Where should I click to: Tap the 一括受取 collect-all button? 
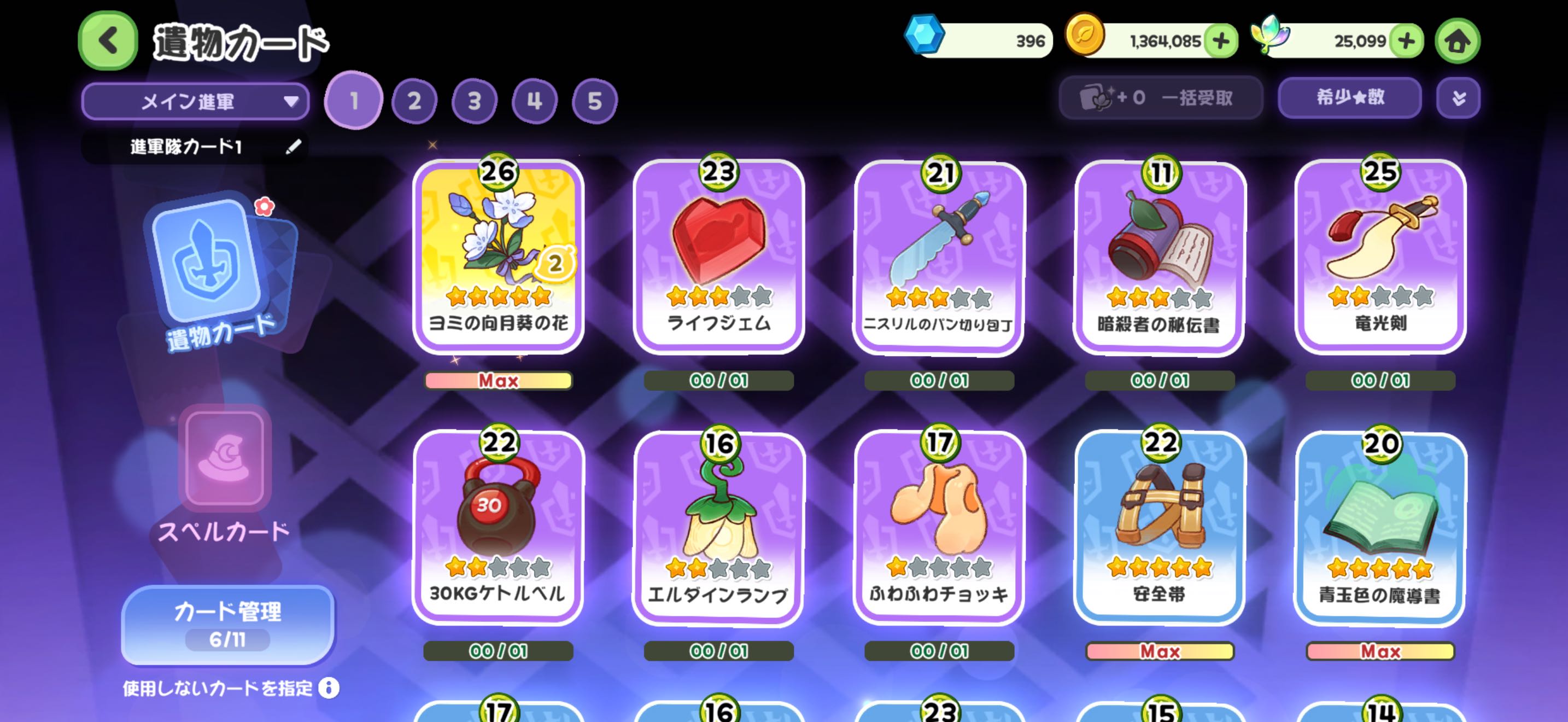point(1160,97)
